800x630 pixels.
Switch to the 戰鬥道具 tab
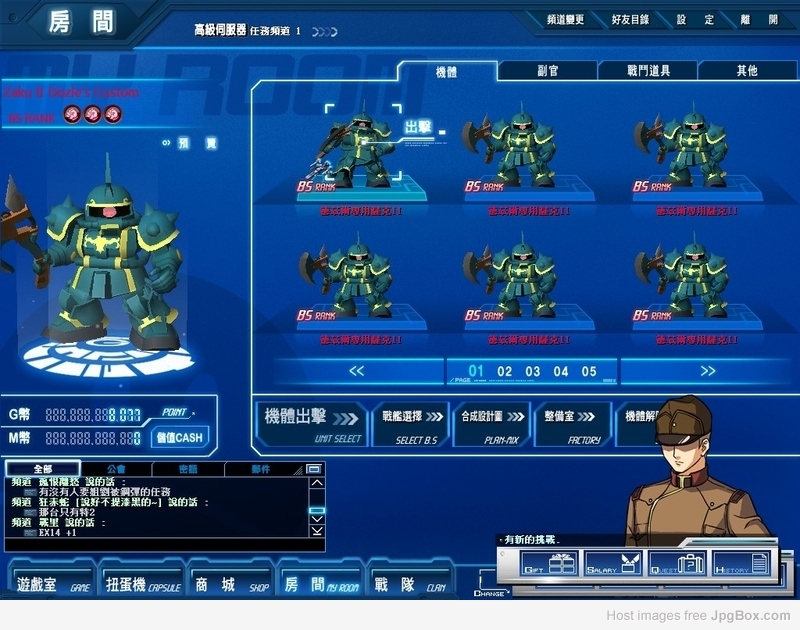pos(648,71)
